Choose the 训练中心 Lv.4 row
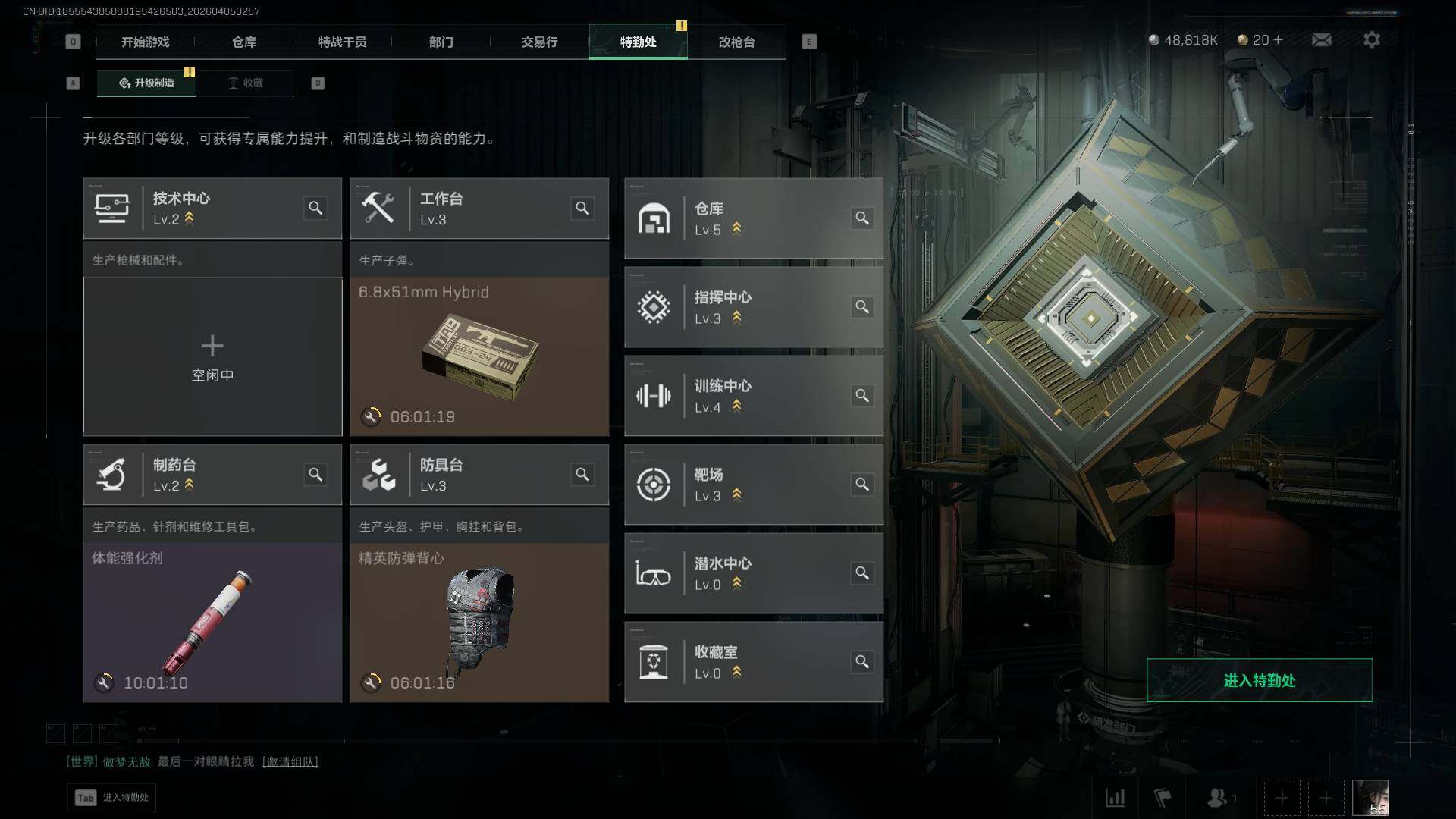1456x819 pixels. pos(753,396)
